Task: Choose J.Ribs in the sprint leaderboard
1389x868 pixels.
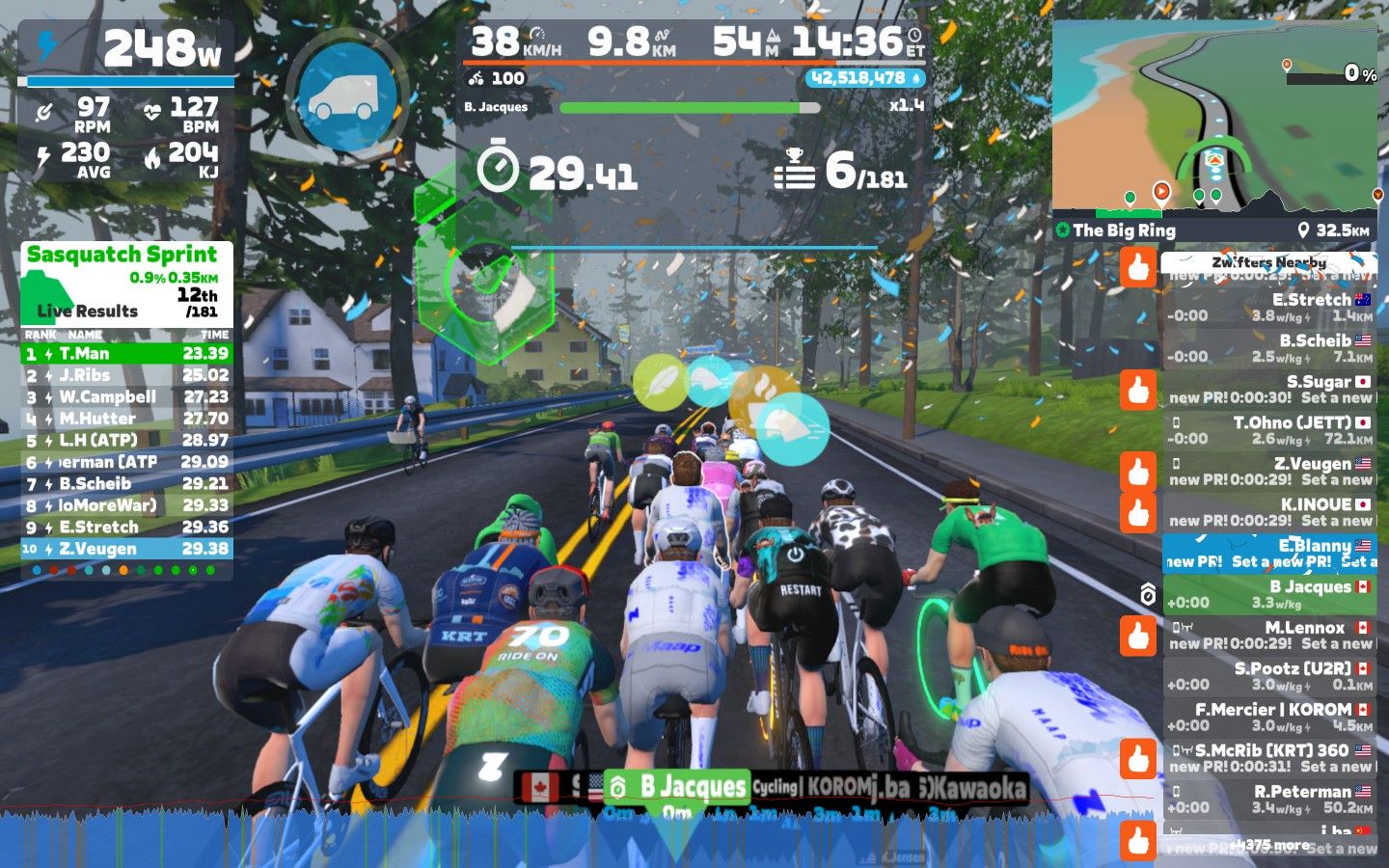Action: [x=126, y=375]
